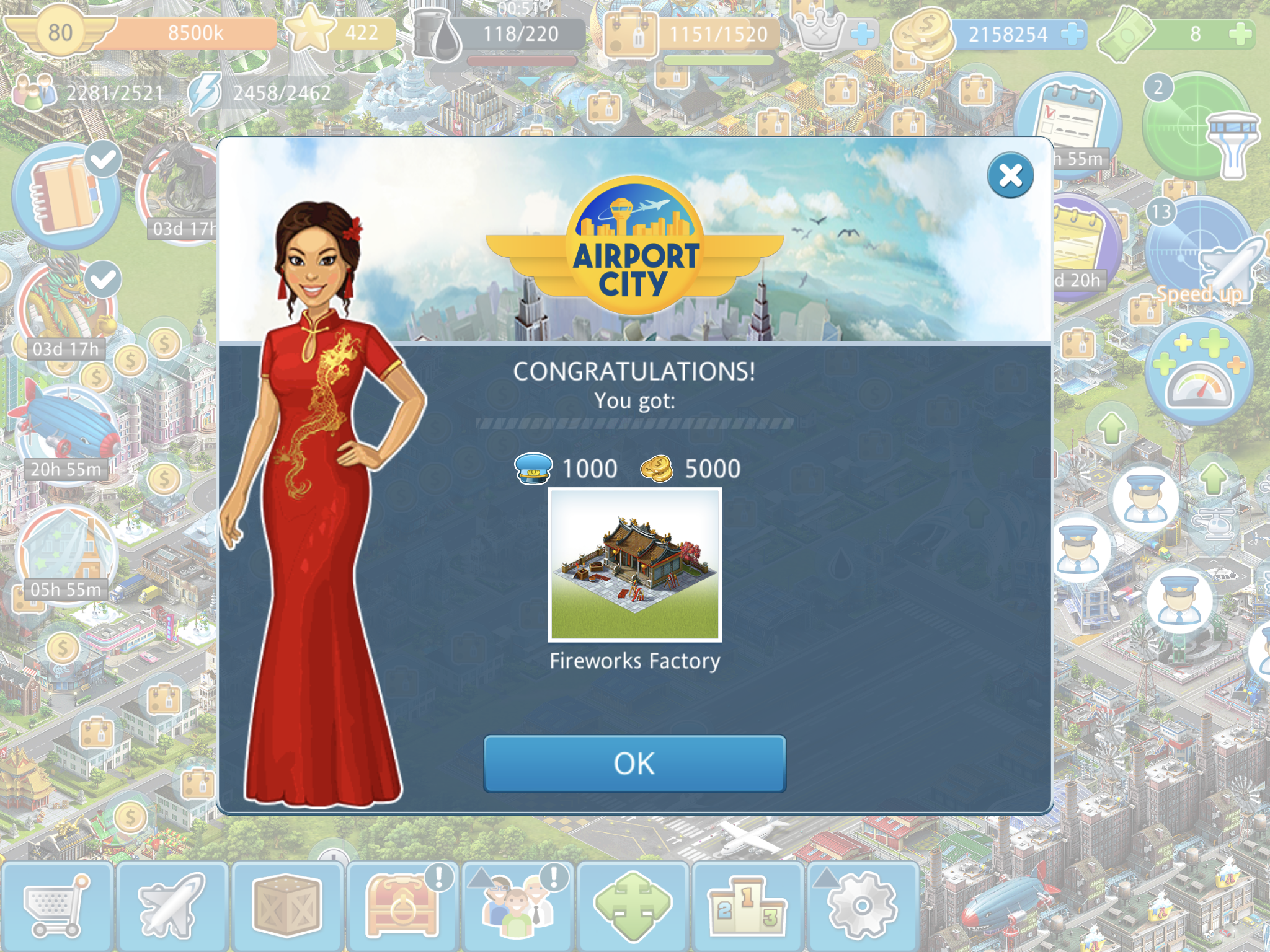
Task: Open the shopping cart store
Action: point(56,906)
